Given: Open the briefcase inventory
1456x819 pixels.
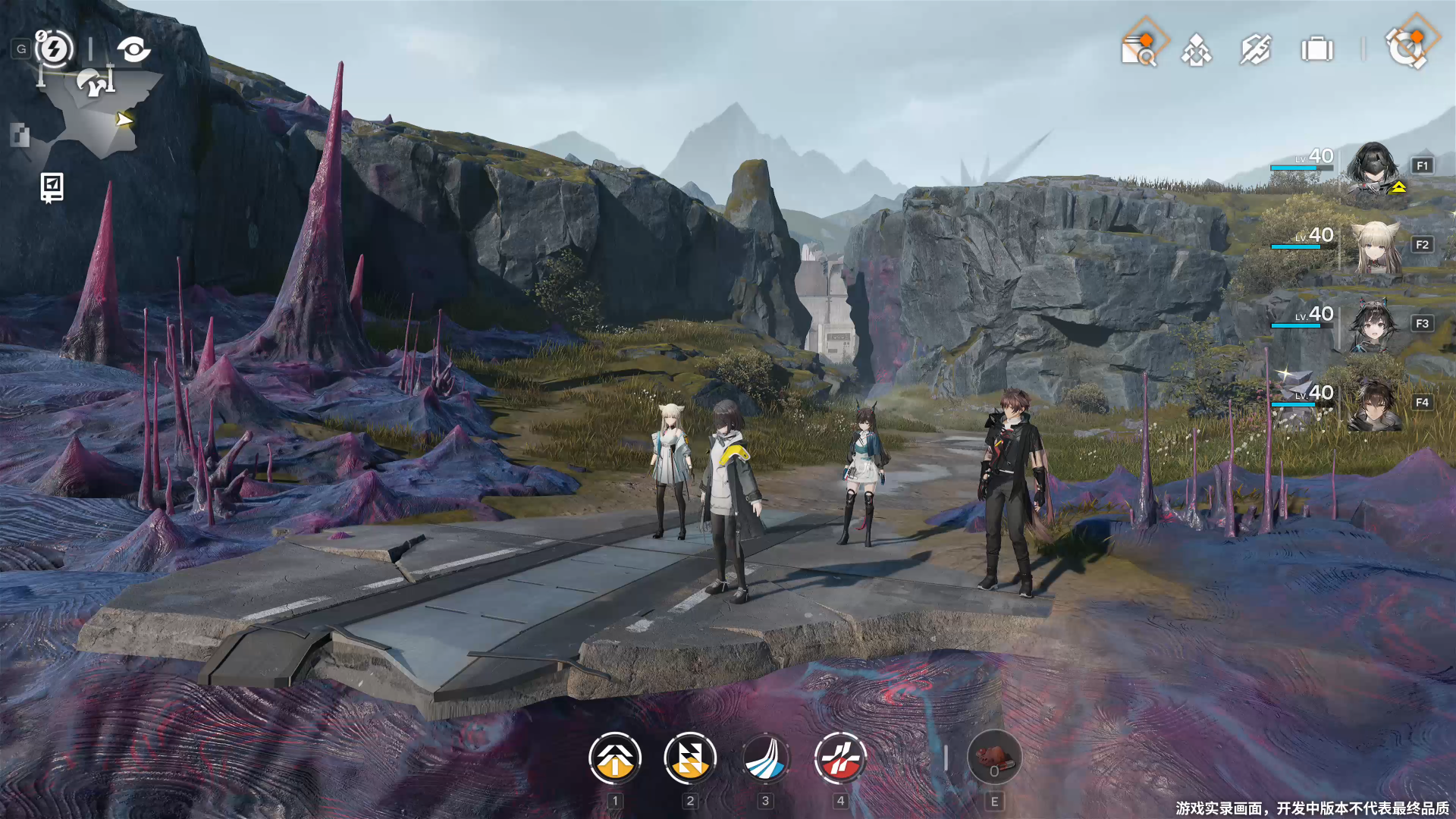Looking at the screenshot, I should point(1316,50).
